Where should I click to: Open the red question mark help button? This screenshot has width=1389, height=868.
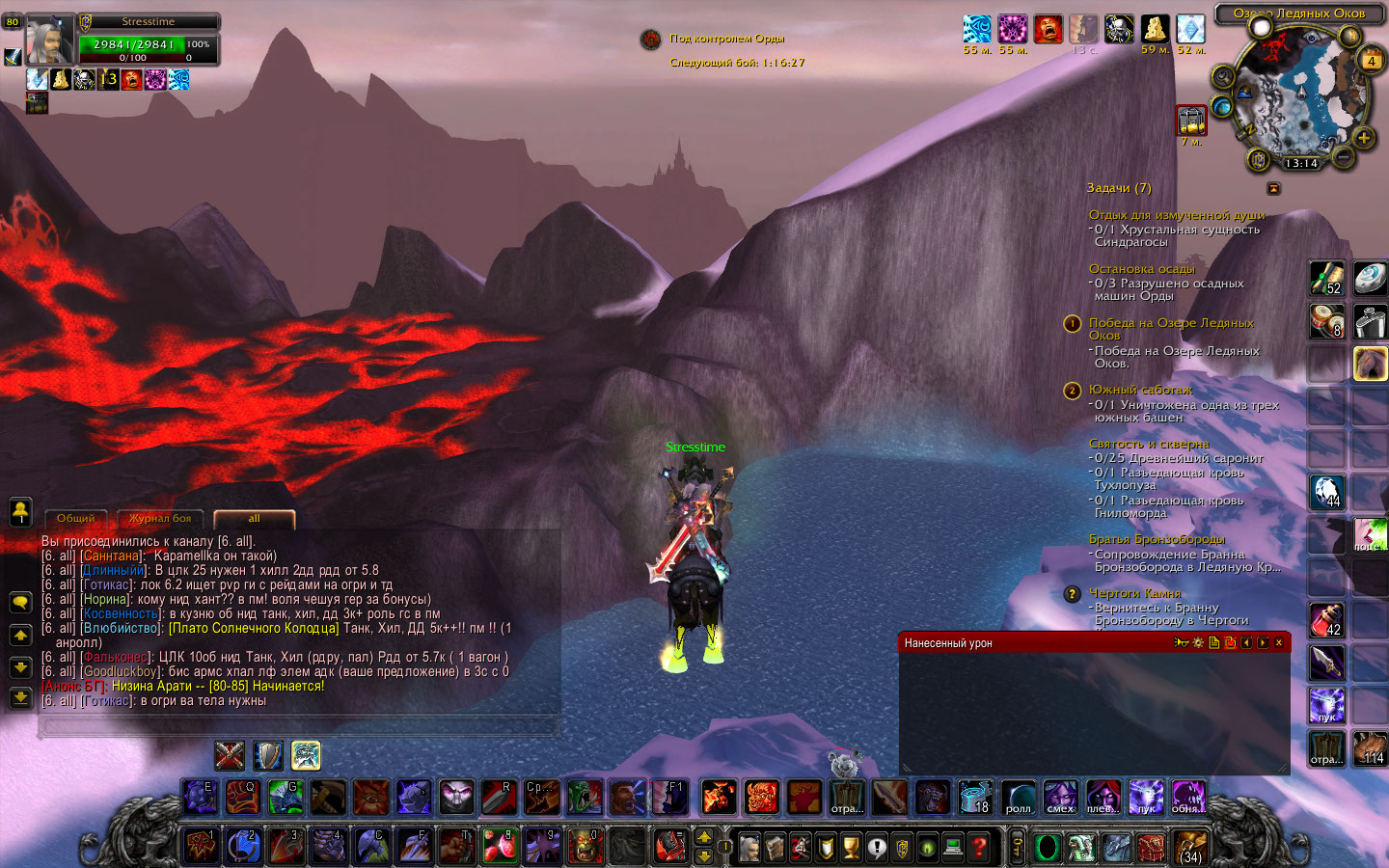click(x=979, y=848)
